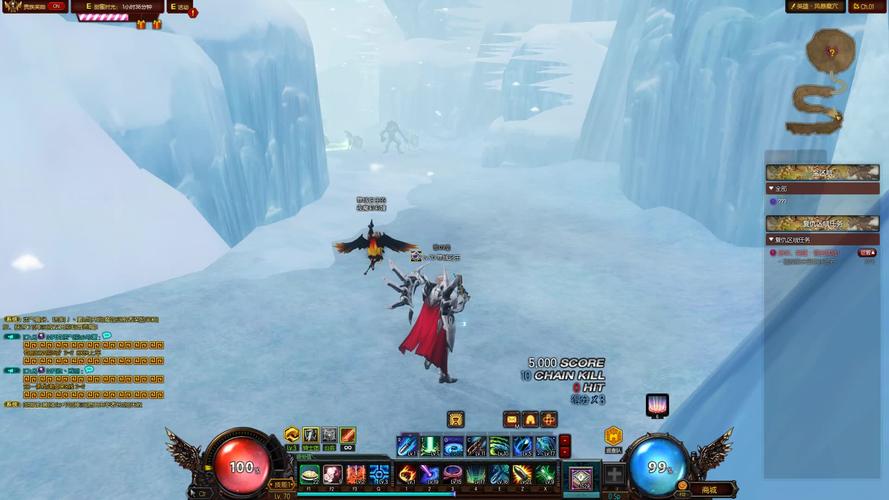This screenshot has width=889, height=500.
Task: Activate the green light beam skill
Action: [x=430, y=446]
